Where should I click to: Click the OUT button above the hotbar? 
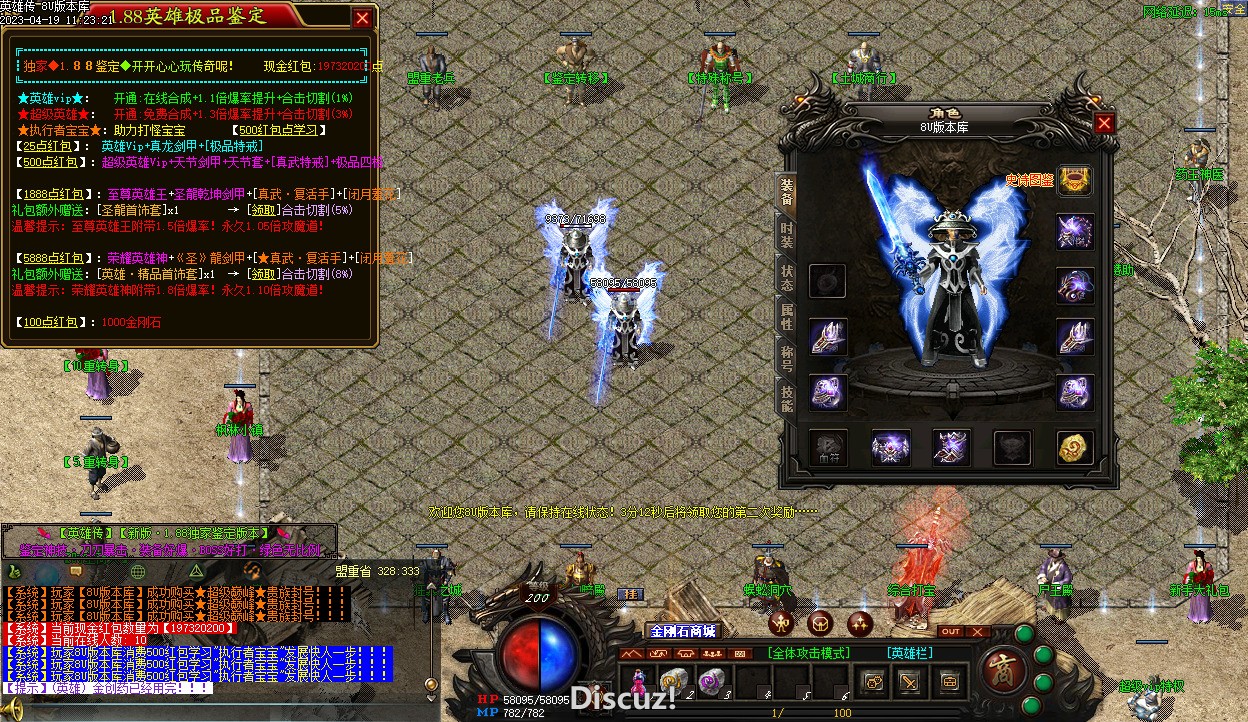coord(951,631)
